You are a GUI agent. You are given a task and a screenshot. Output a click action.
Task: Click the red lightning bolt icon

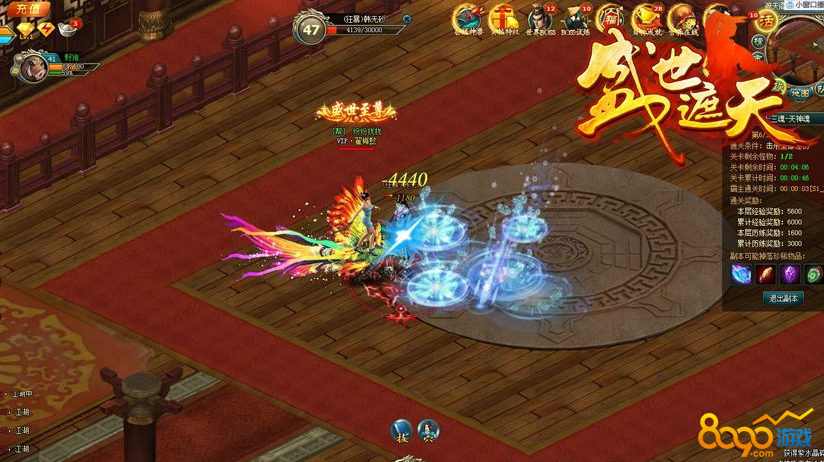pos(47,28)
